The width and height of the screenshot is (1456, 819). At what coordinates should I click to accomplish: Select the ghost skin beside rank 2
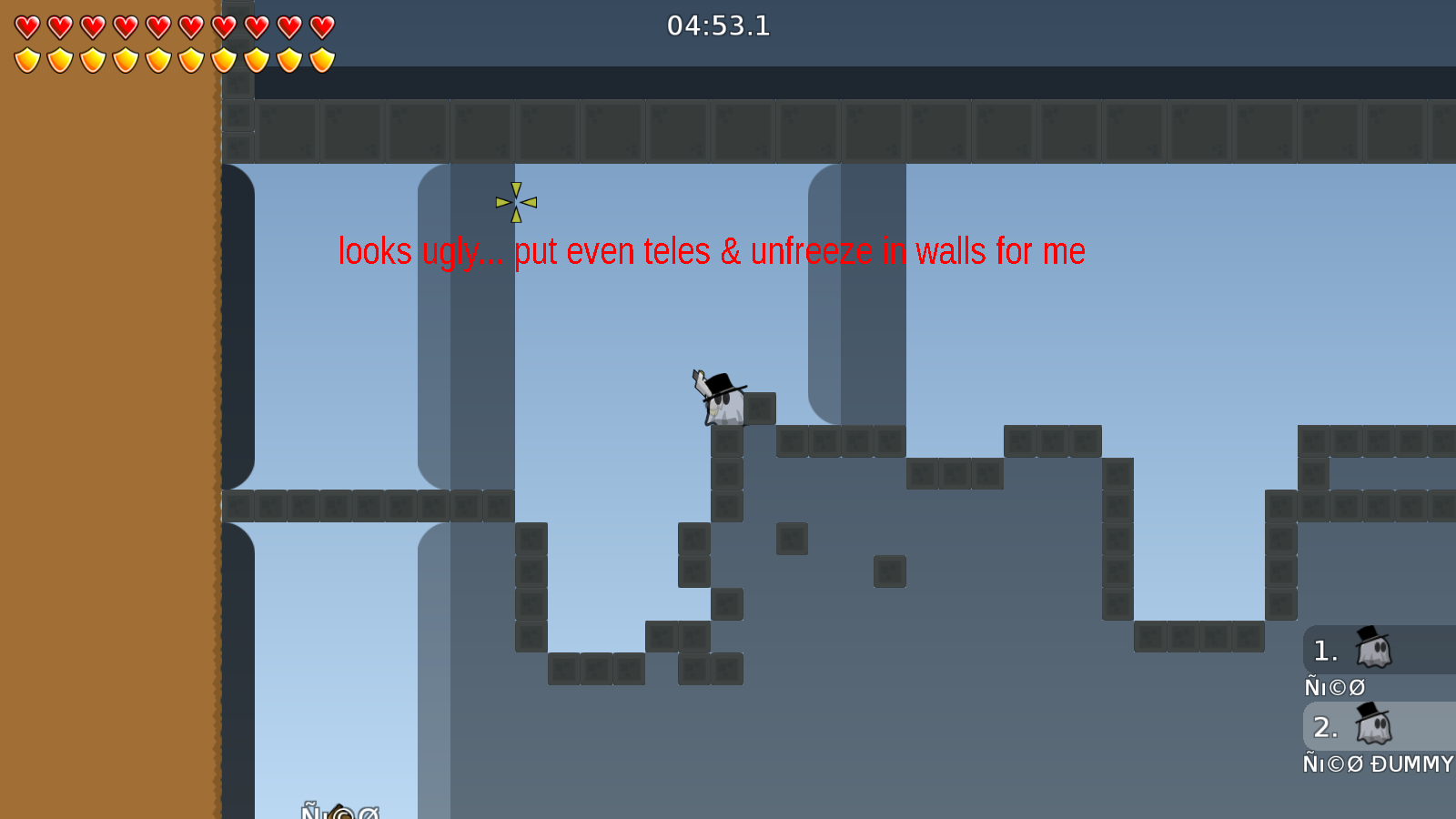pyautogui.click(x=1372, y=726)
